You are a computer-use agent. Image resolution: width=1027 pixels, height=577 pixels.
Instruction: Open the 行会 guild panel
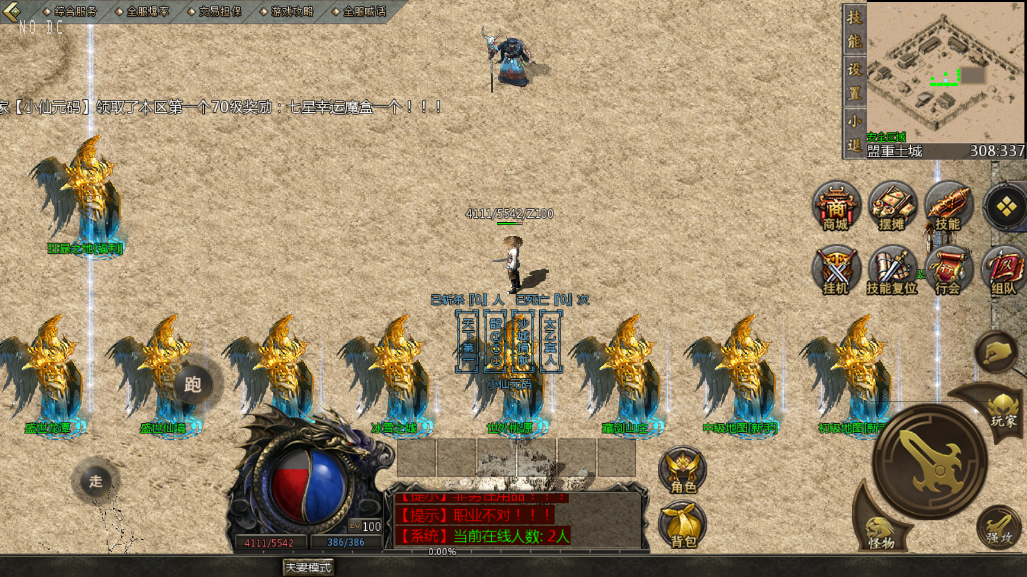coord(948,270)
